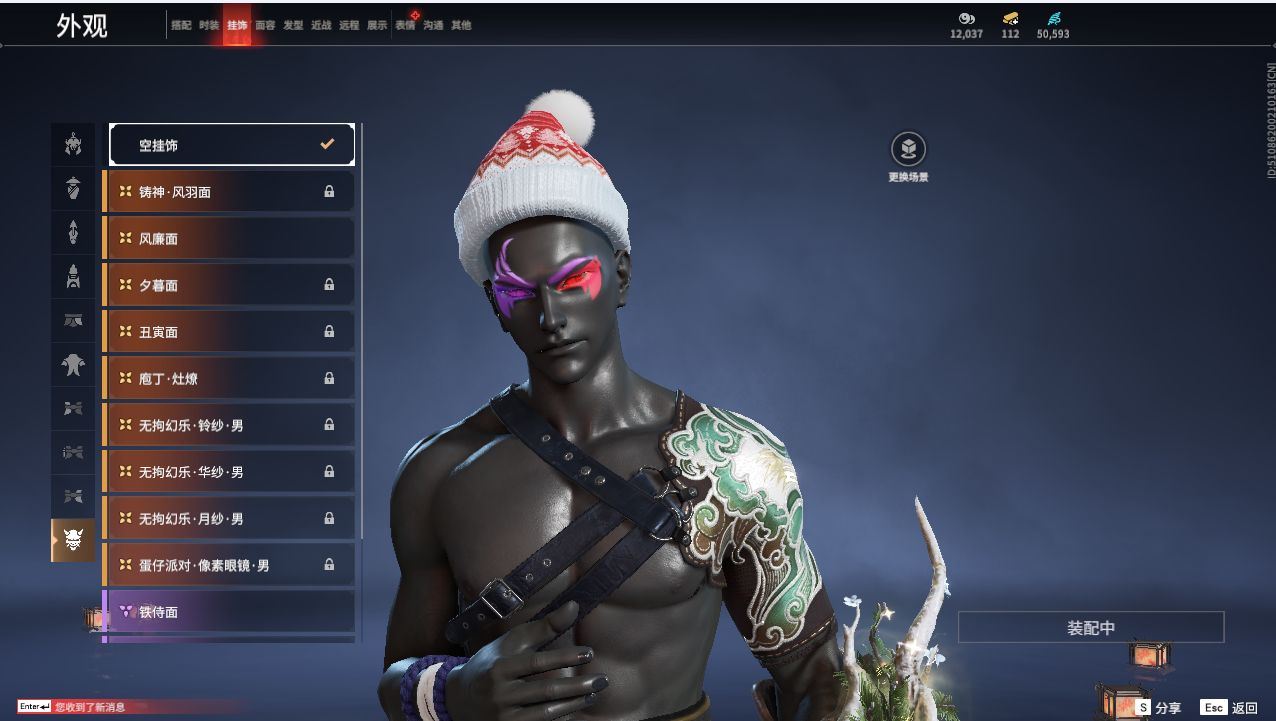Go to the 近战 melee tab
This screenshot has width=1276, height=721.
point(321,26)
